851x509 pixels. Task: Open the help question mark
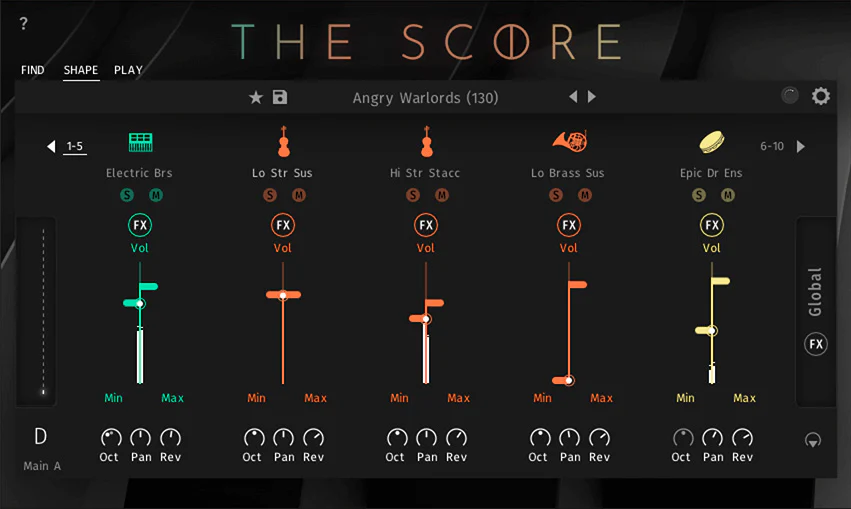tap(24, 23)
